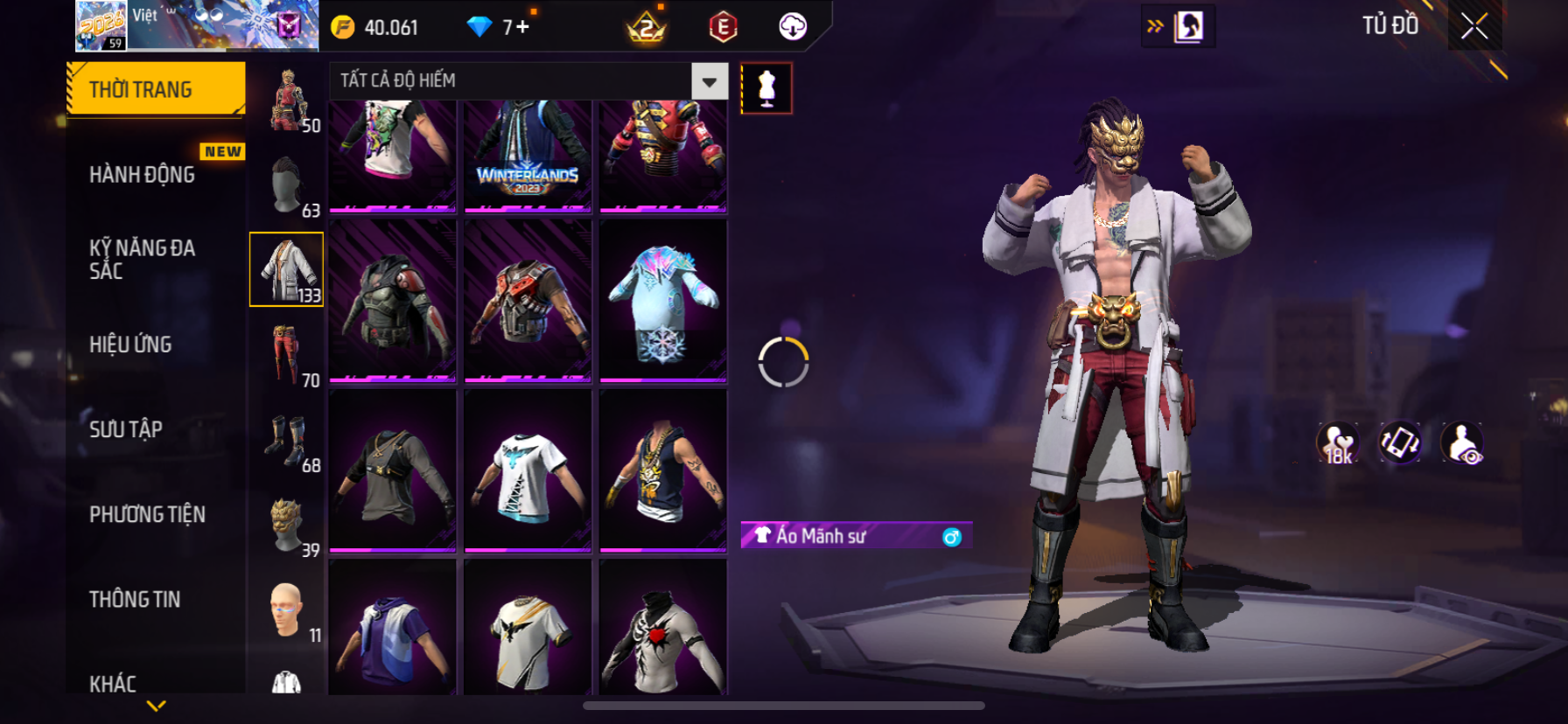Show the Thông Tin tab
1568x724 pixels.
135,599
